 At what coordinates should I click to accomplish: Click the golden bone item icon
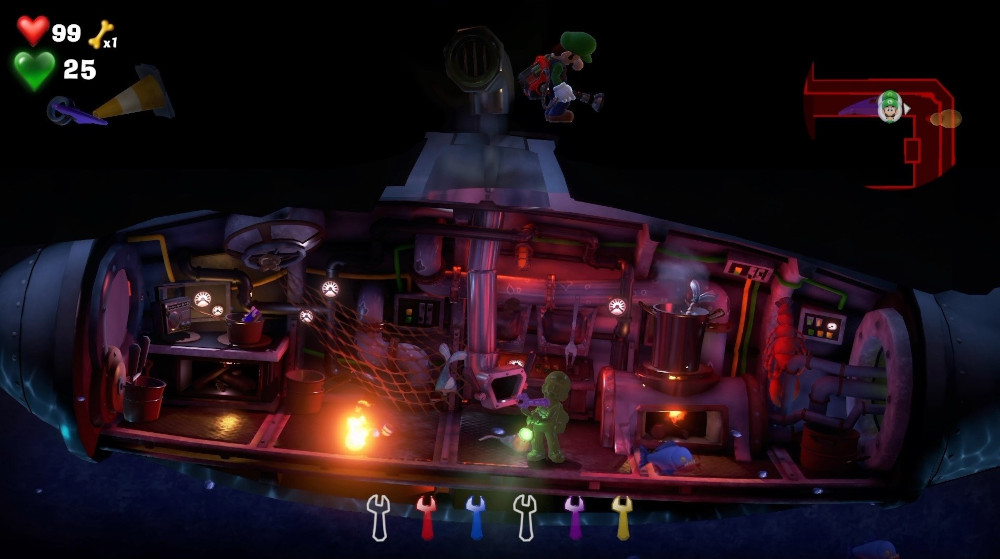(x=100, y=35)
